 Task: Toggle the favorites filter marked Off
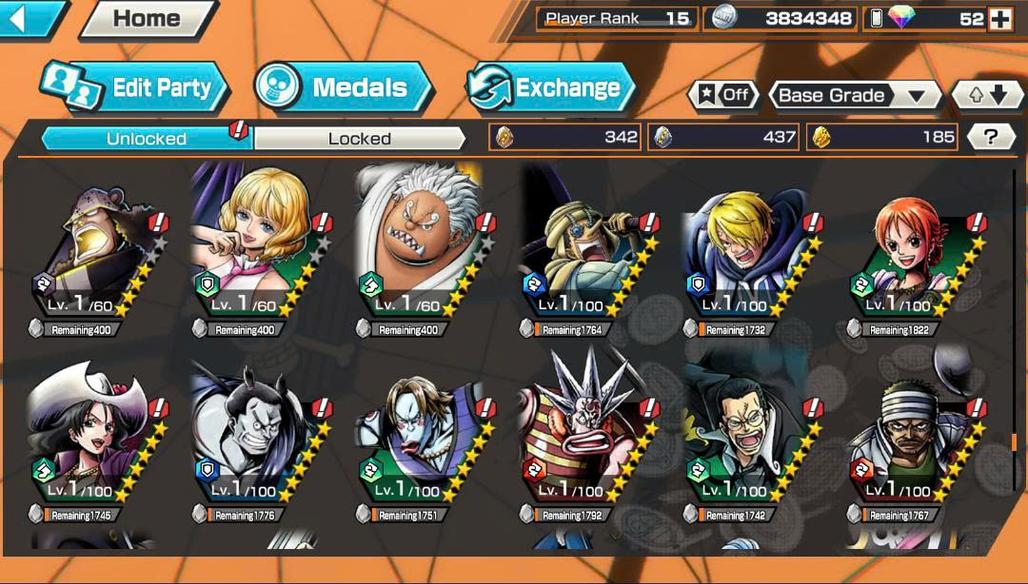click(x=723, y=95)
